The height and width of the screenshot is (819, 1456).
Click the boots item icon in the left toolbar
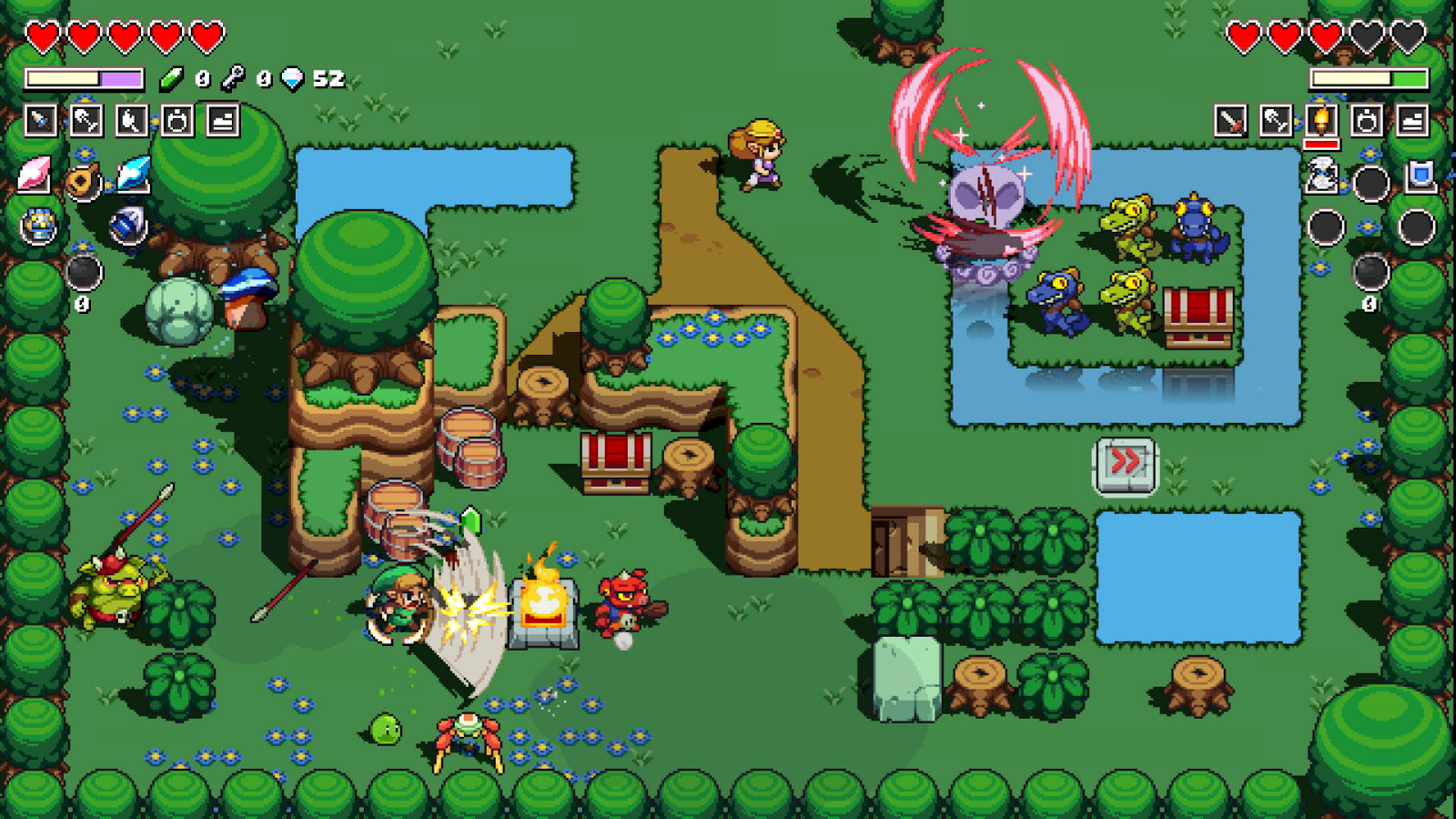pos(224,120)
